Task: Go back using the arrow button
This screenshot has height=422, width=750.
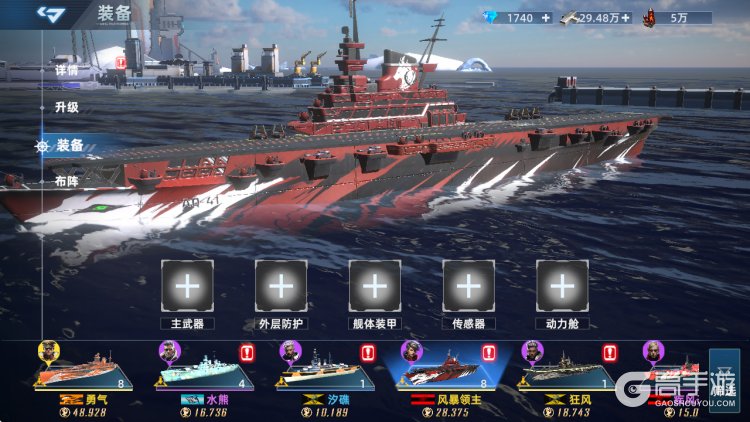Action: (50, 15)
